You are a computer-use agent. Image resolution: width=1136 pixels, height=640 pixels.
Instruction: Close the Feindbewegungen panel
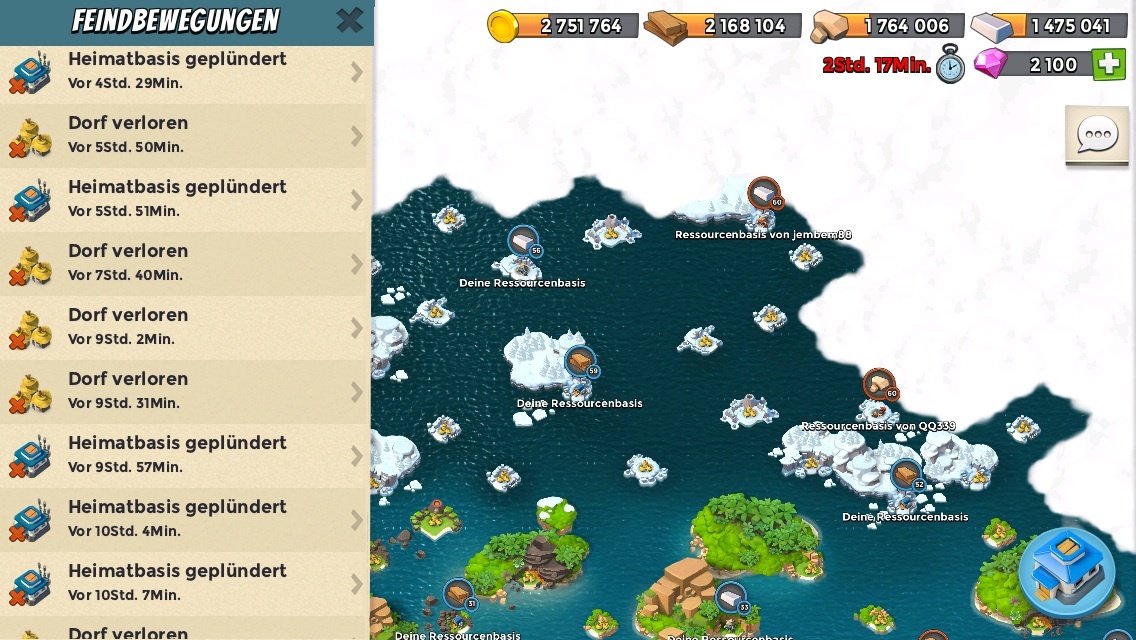[x=349, y=20]
